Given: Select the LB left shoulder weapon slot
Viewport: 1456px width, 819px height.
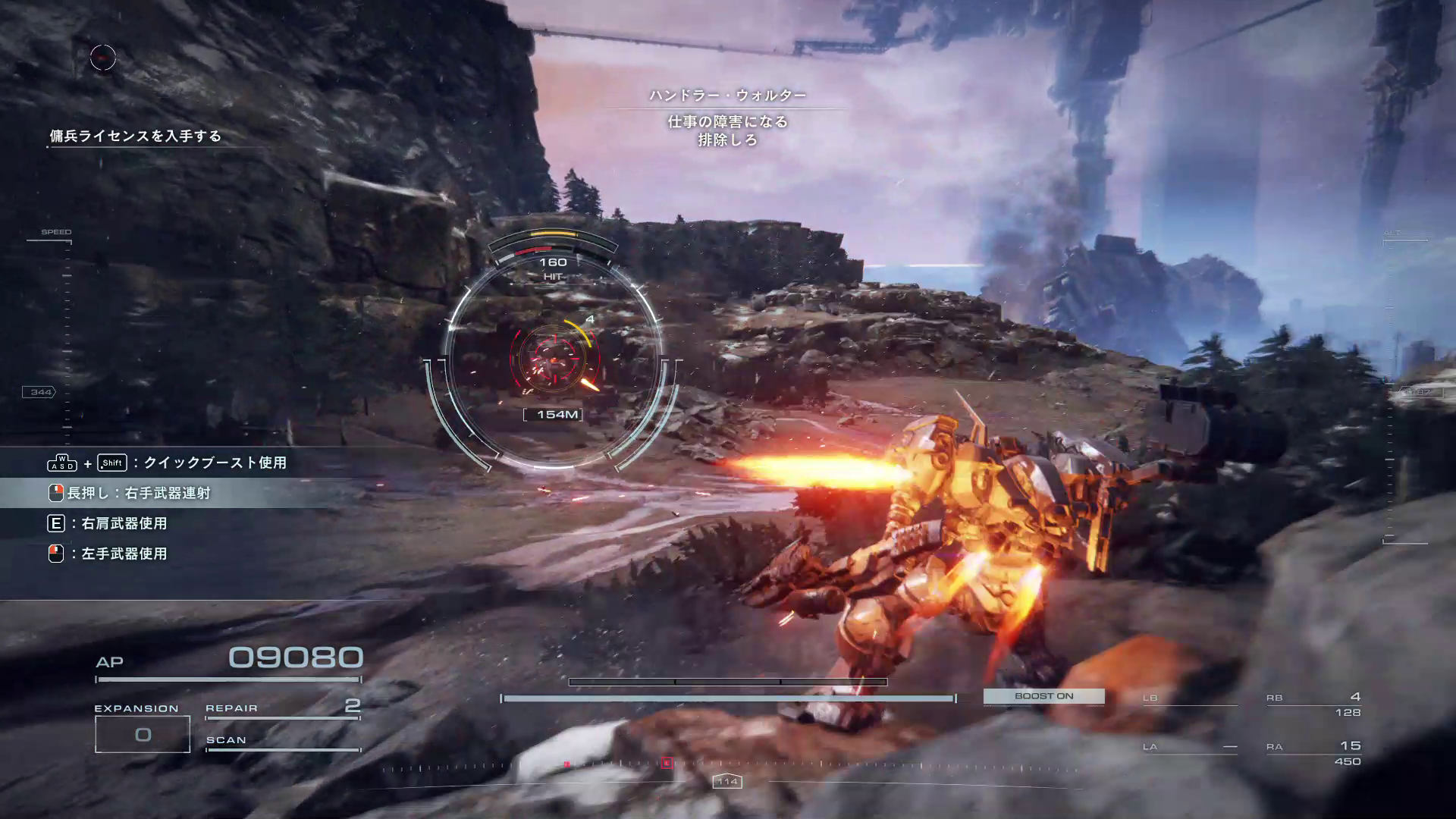Looking at the screenshot, I should (x=1189, y=699).
